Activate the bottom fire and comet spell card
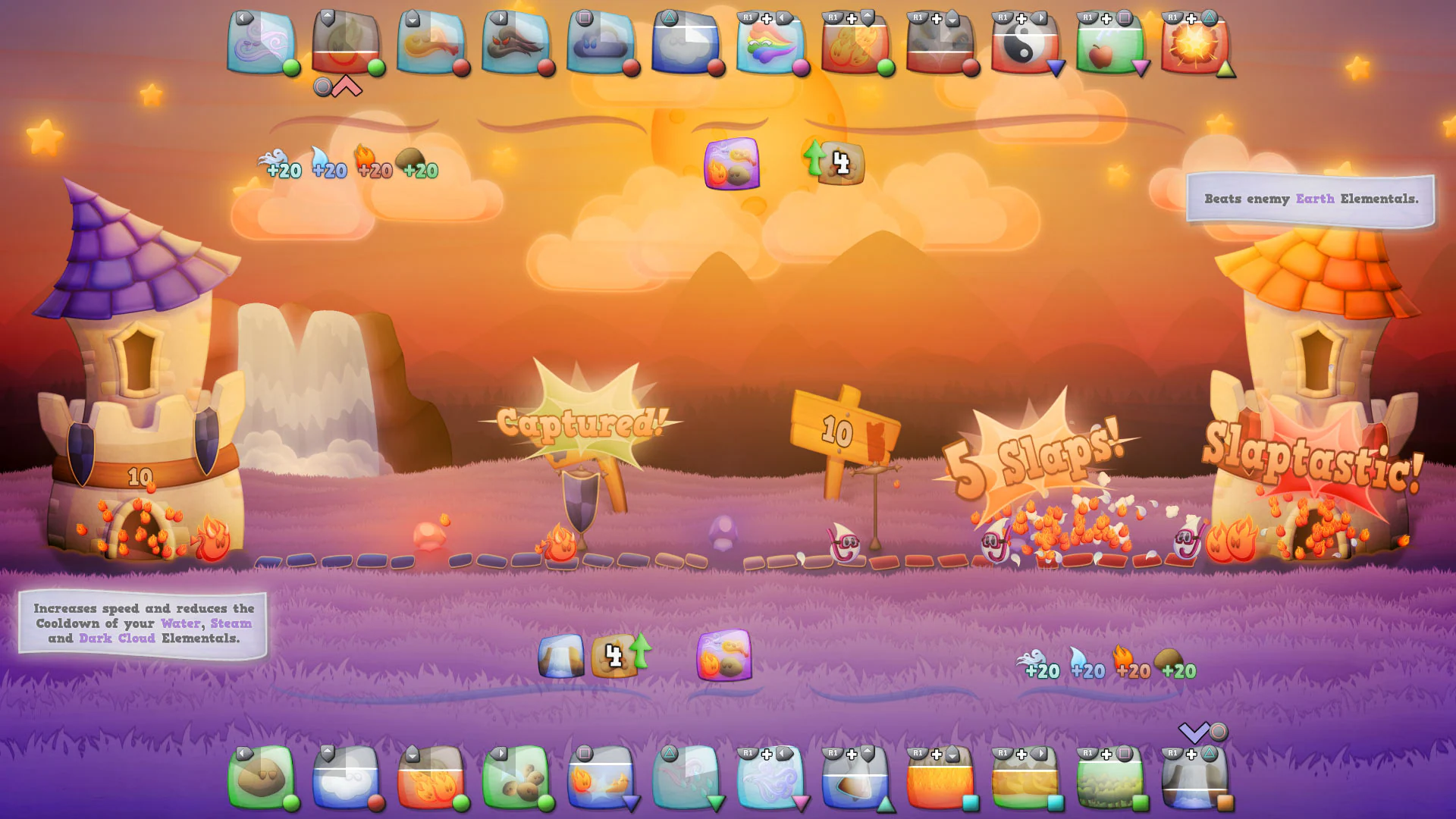 (601, 777)
